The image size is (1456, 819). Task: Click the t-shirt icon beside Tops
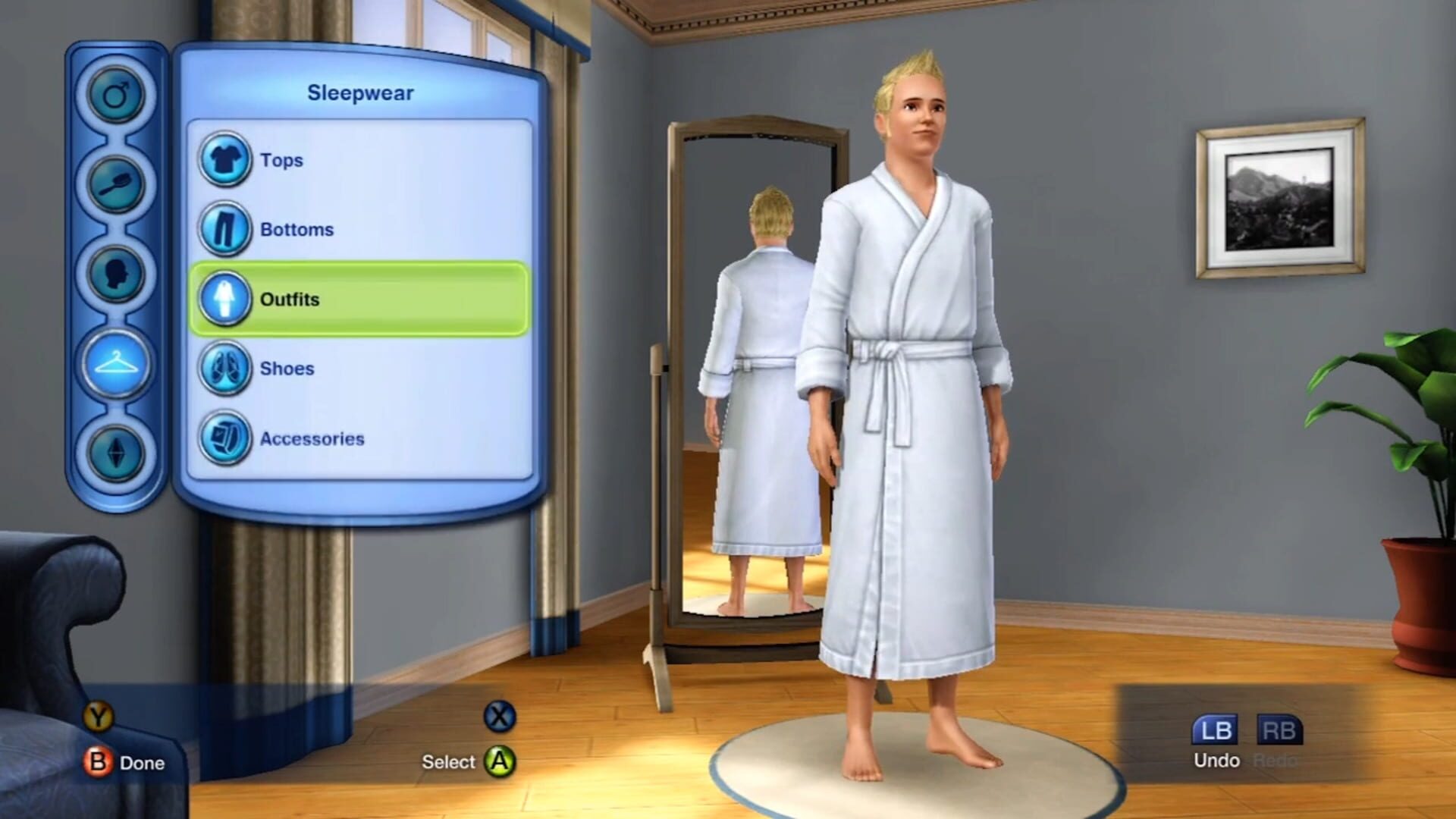pyautogui.click(x=225, y=160)
